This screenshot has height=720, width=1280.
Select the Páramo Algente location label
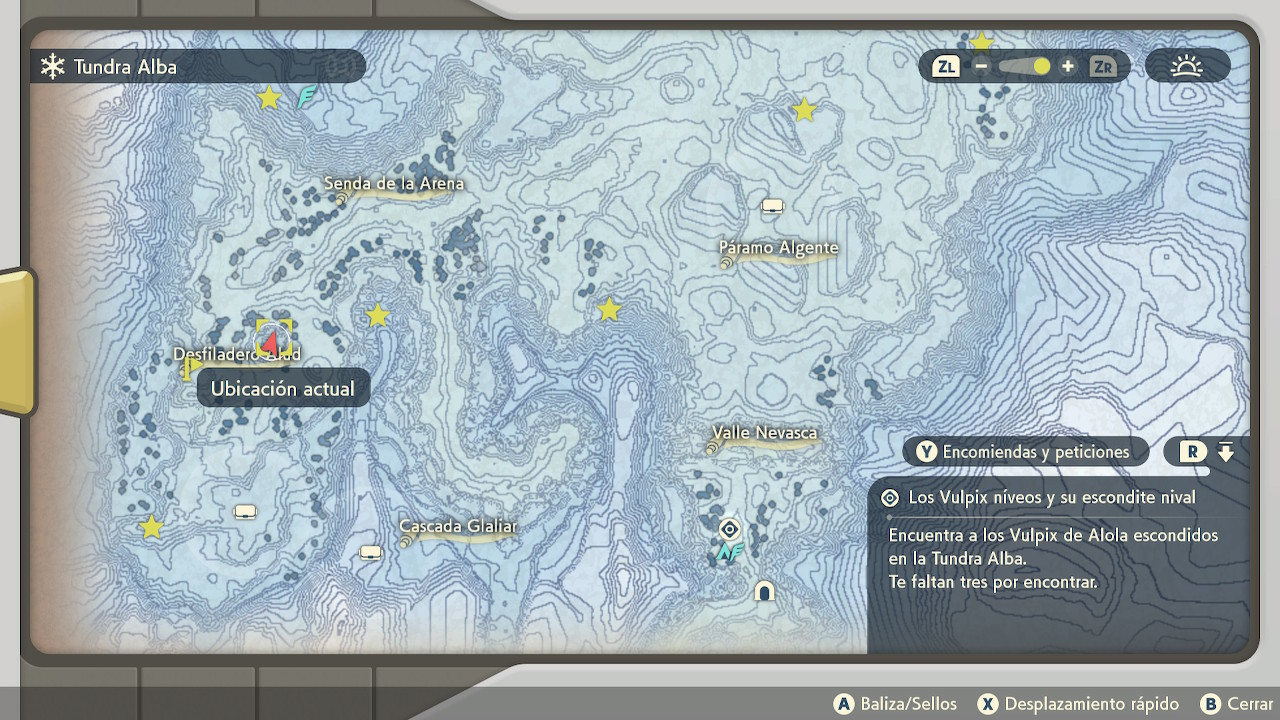[x=778, y=248]
